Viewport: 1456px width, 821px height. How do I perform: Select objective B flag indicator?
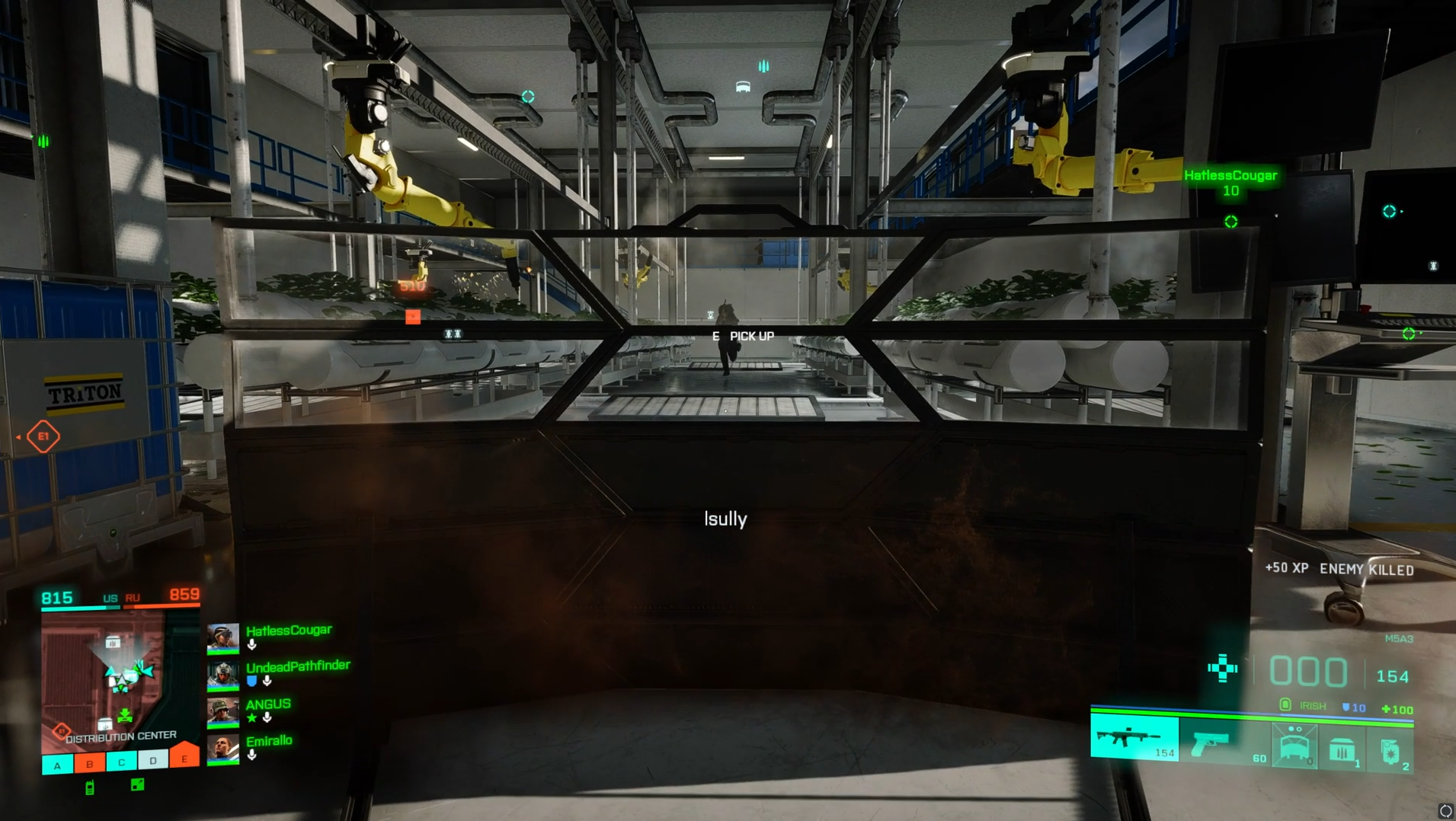coord(89,764)
